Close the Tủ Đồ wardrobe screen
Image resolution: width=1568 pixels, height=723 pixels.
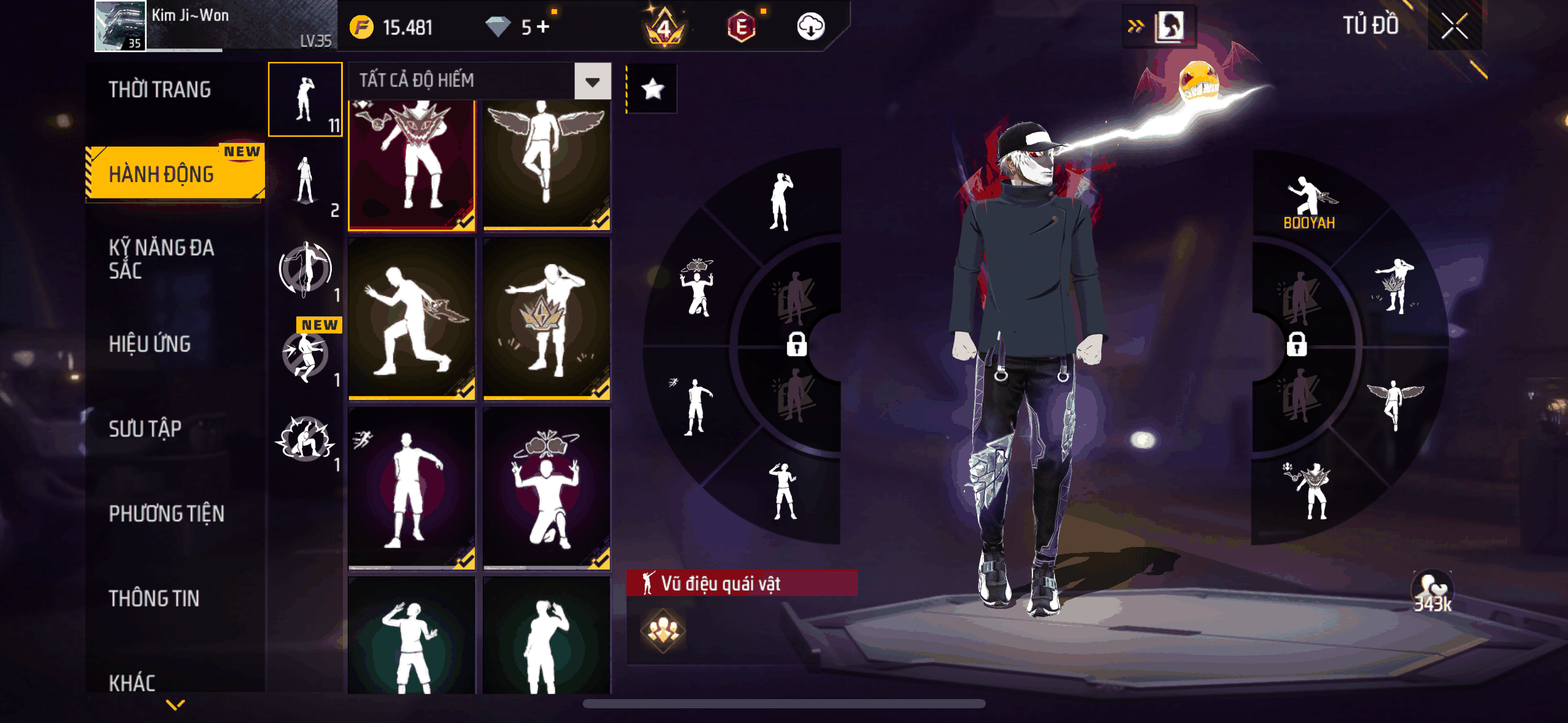pos(1454,26)
